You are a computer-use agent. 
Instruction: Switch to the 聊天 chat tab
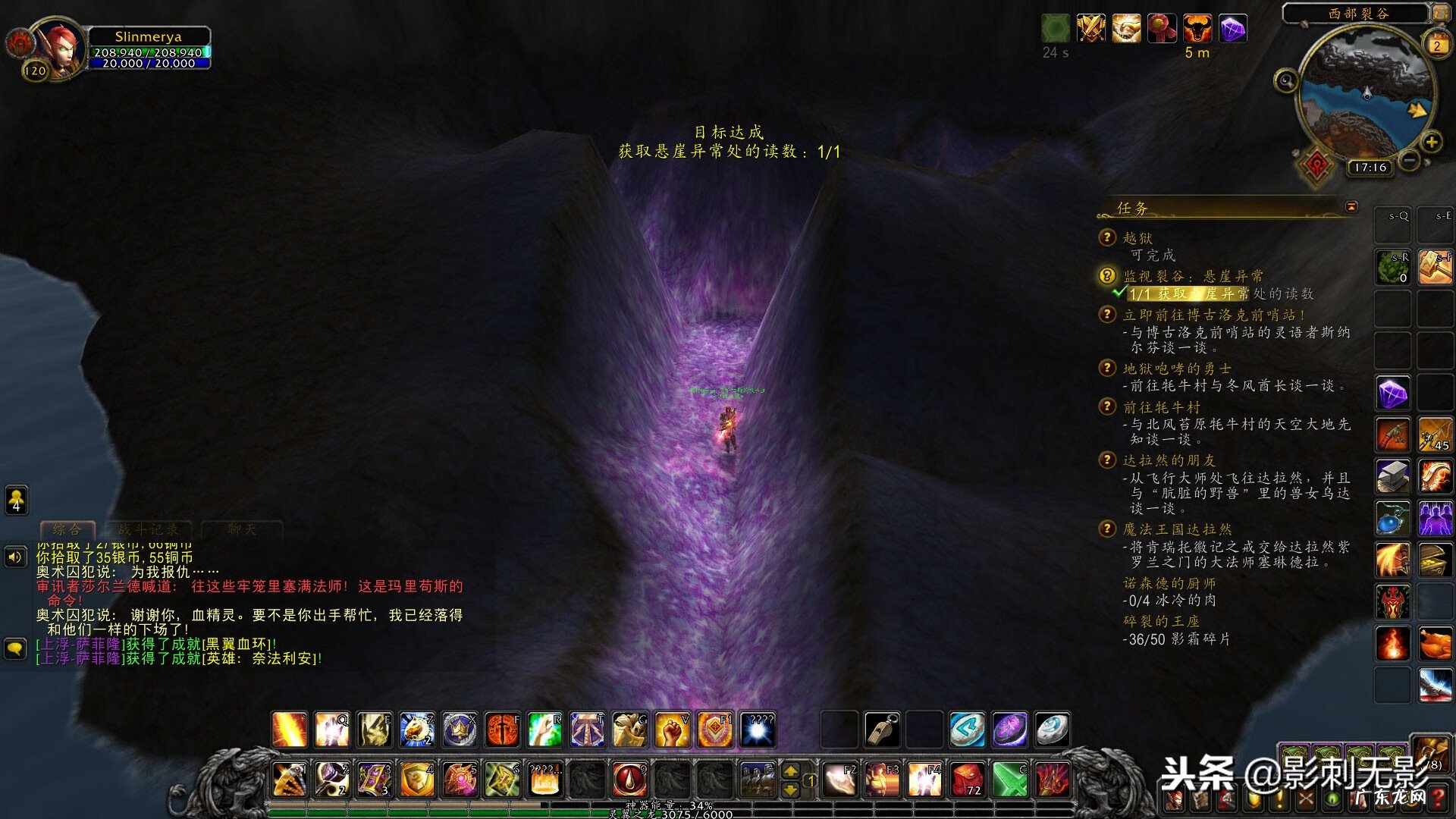tap(241, 529)
